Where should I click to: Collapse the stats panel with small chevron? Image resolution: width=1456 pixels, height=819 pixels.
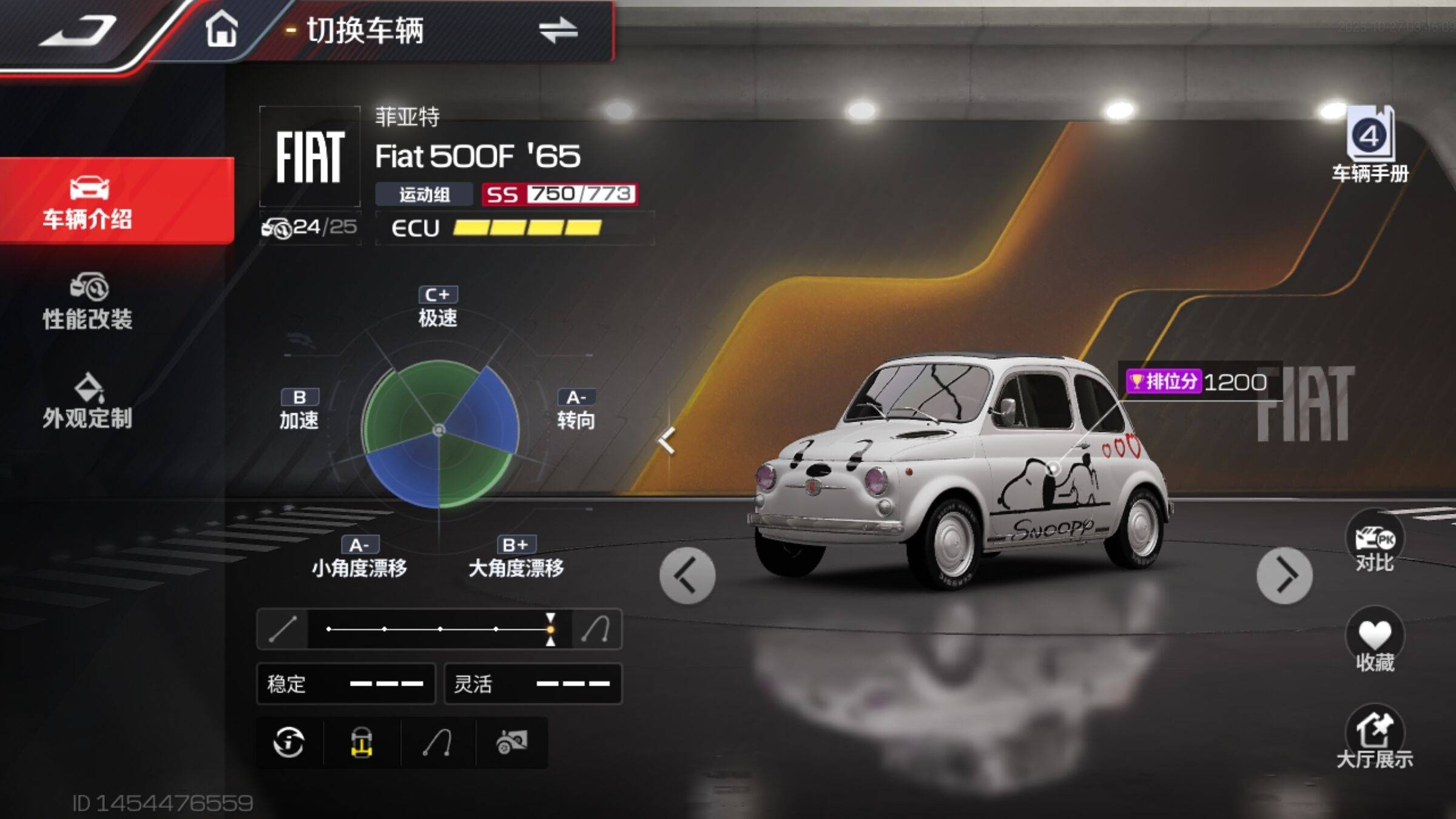click(667, 440)
